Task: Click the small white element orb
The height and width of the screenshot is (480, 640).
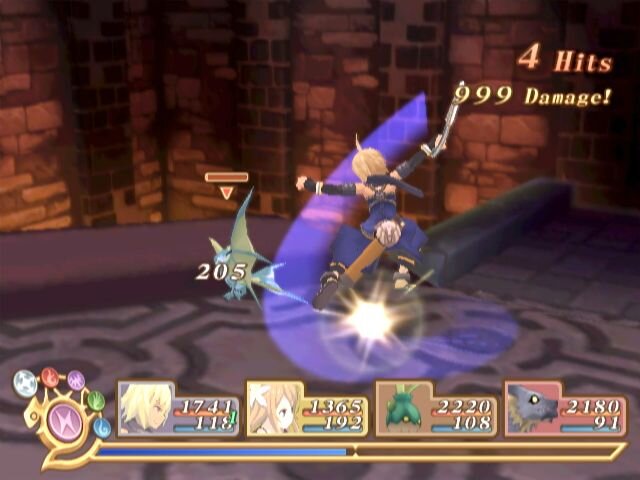Action: 25,382
